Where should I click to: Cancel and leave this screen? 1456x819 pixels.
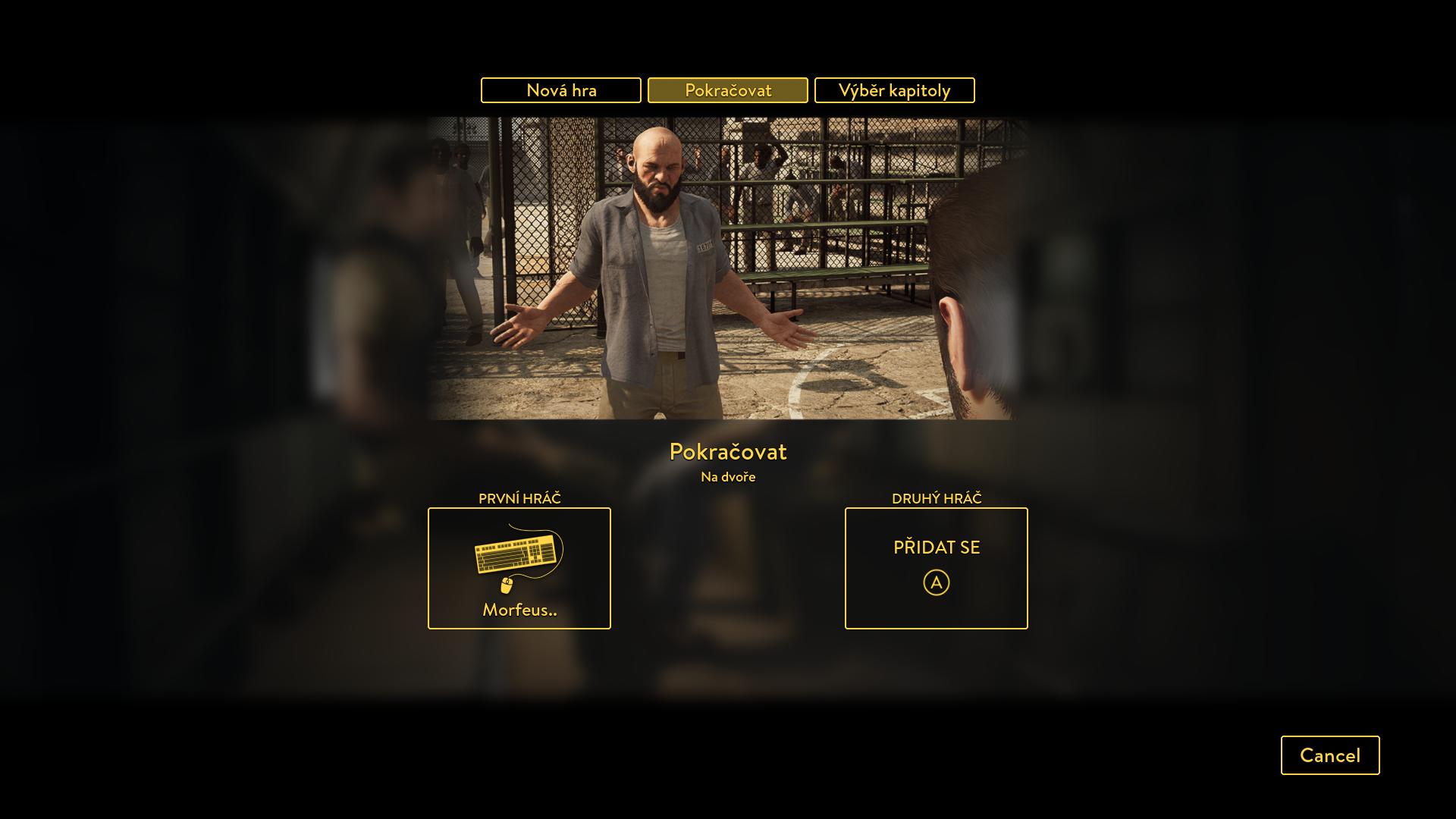pyautogui.click(x=1329, y=755)
